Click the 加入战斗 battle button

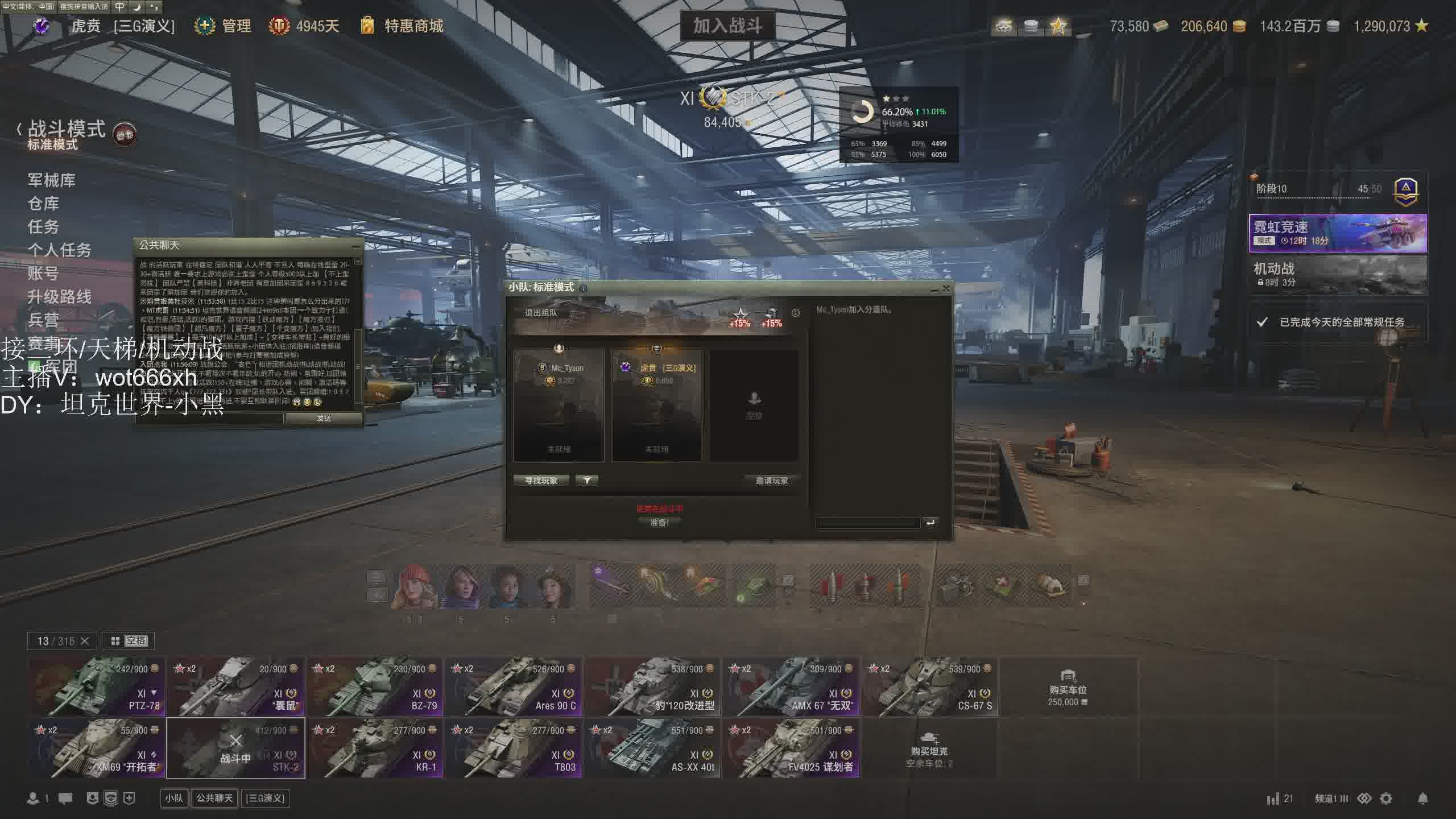(x=727, y=26)
